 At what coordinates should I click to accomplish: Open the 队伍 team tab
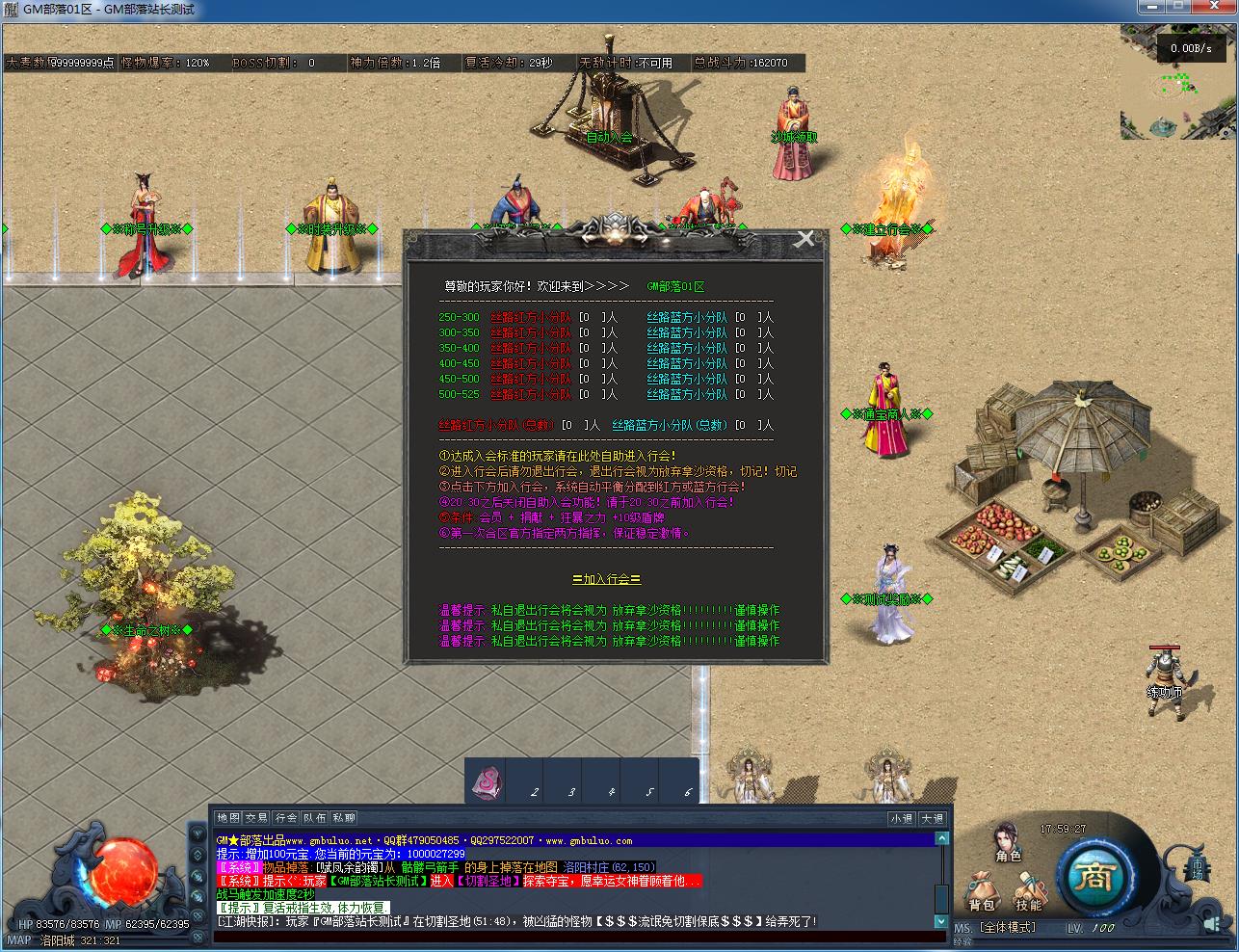click(x=314, y=818)
